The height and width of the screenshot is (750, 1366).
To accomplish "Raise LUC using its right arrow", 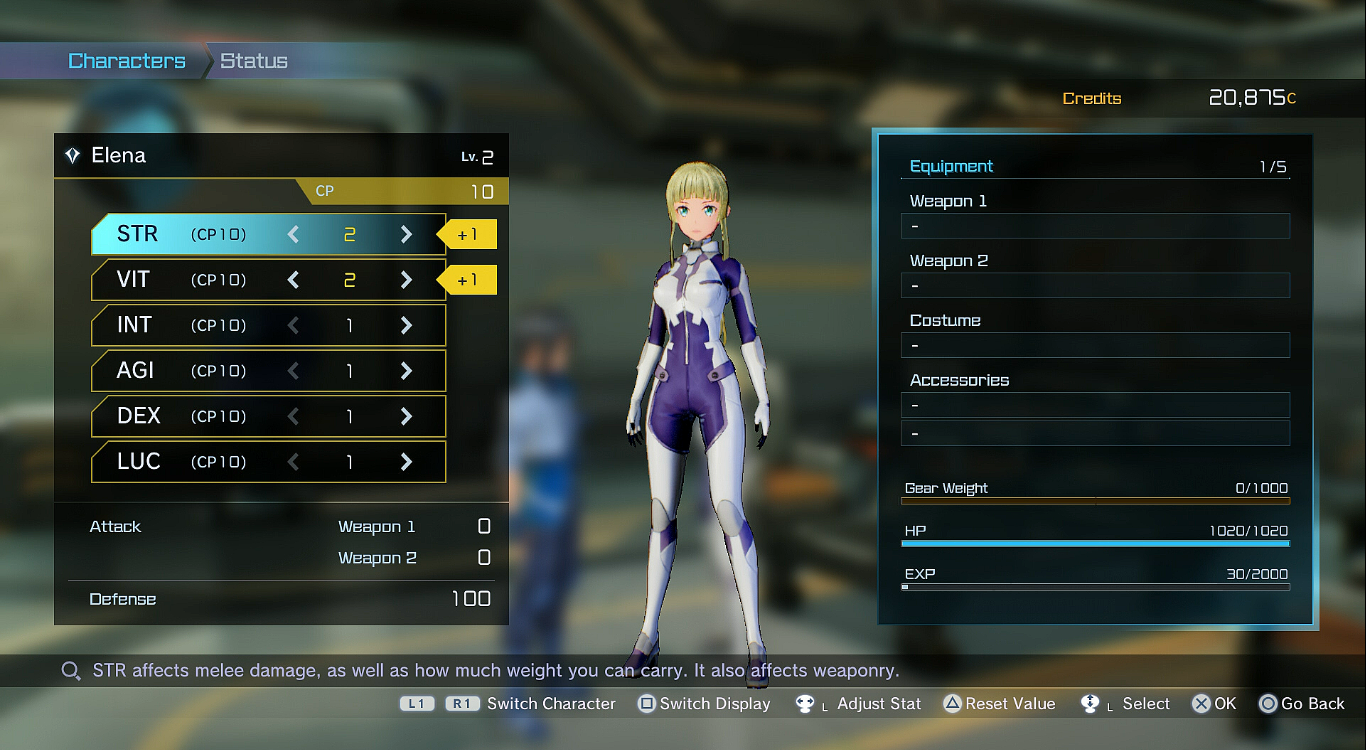I will pos(406,462).
